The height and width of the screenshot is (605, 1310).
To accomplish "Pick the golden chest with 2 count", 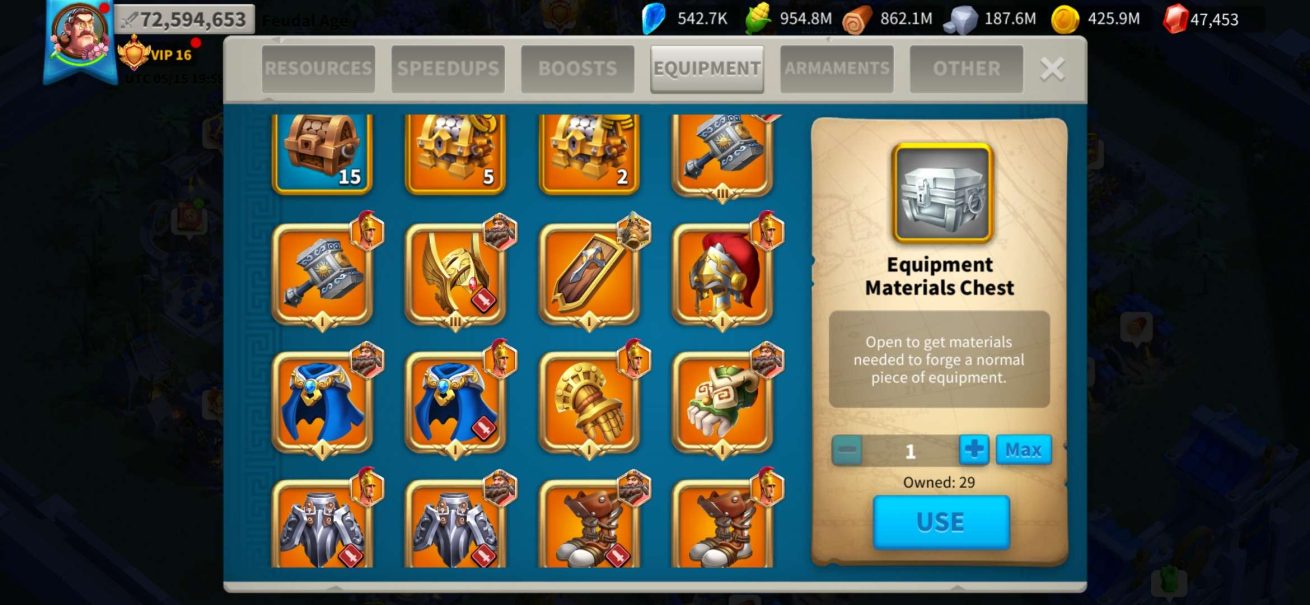I will tap(589, 152).
